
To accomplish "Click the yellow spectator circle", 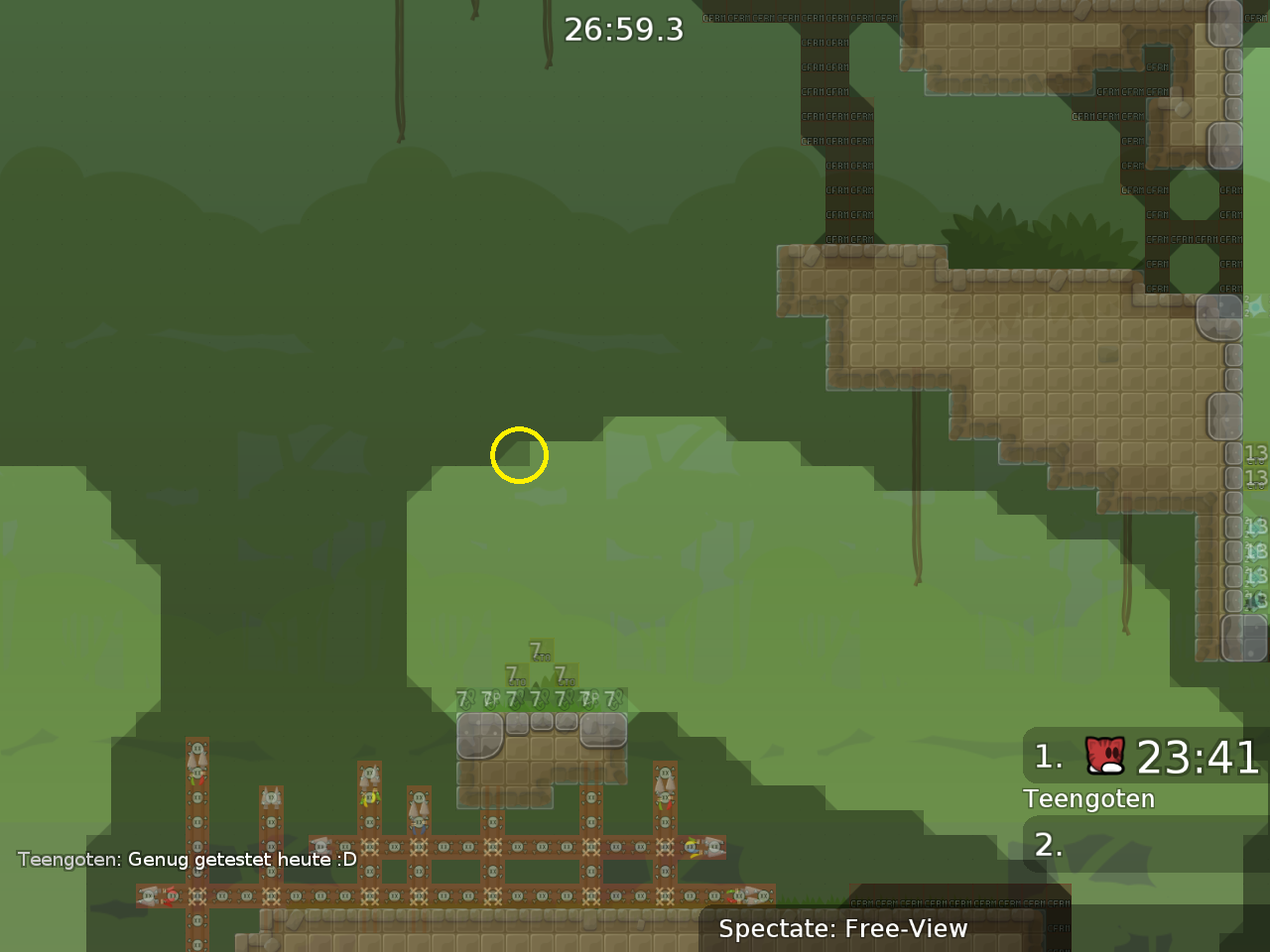I will [518, 455].
